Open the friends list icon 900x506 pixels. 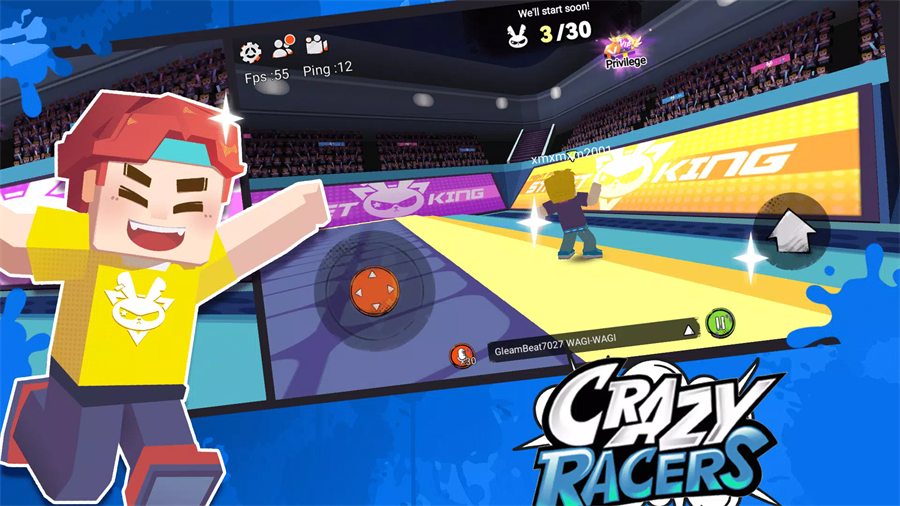tap(282, 46)
